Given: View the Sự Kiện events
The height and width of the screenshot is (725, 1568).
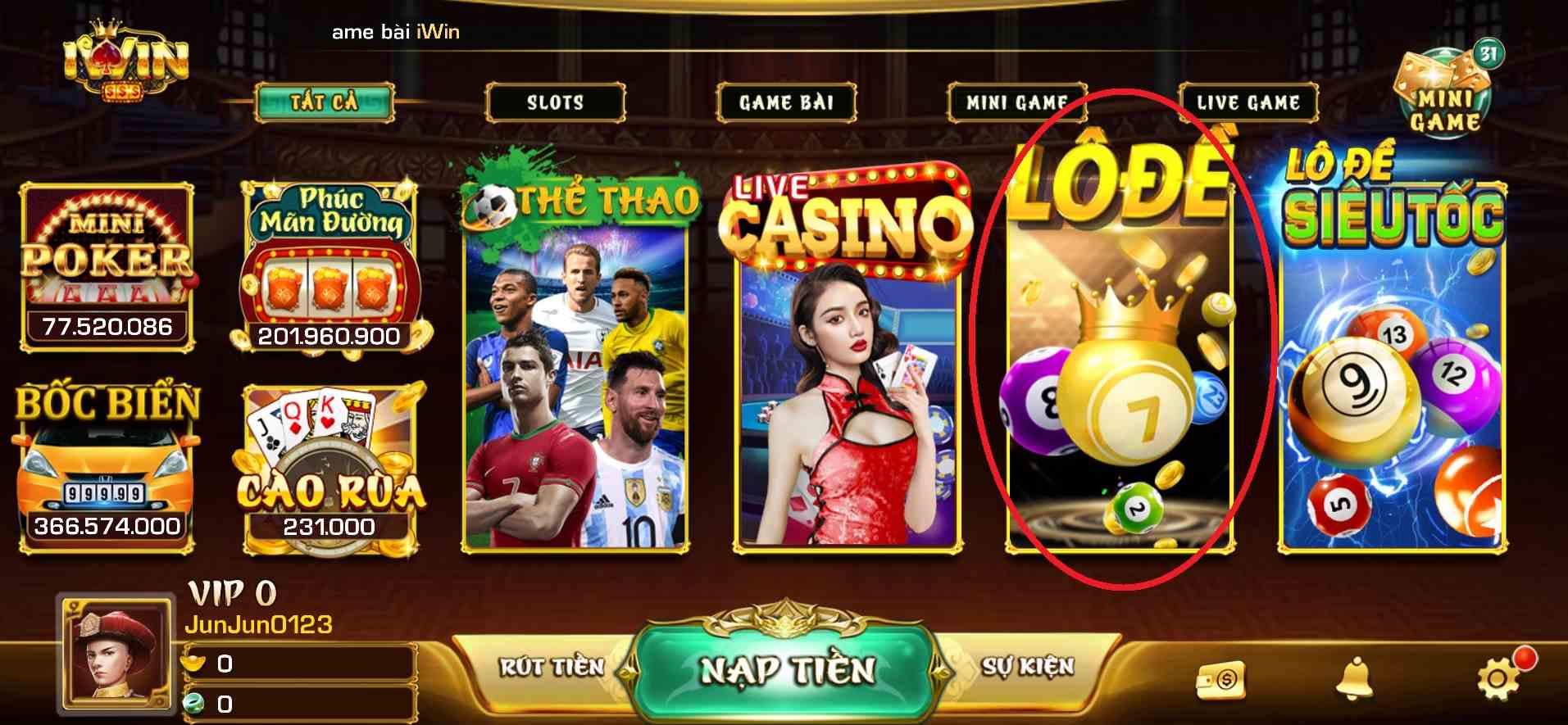Looking at the screenshot, I should 1028,667.
